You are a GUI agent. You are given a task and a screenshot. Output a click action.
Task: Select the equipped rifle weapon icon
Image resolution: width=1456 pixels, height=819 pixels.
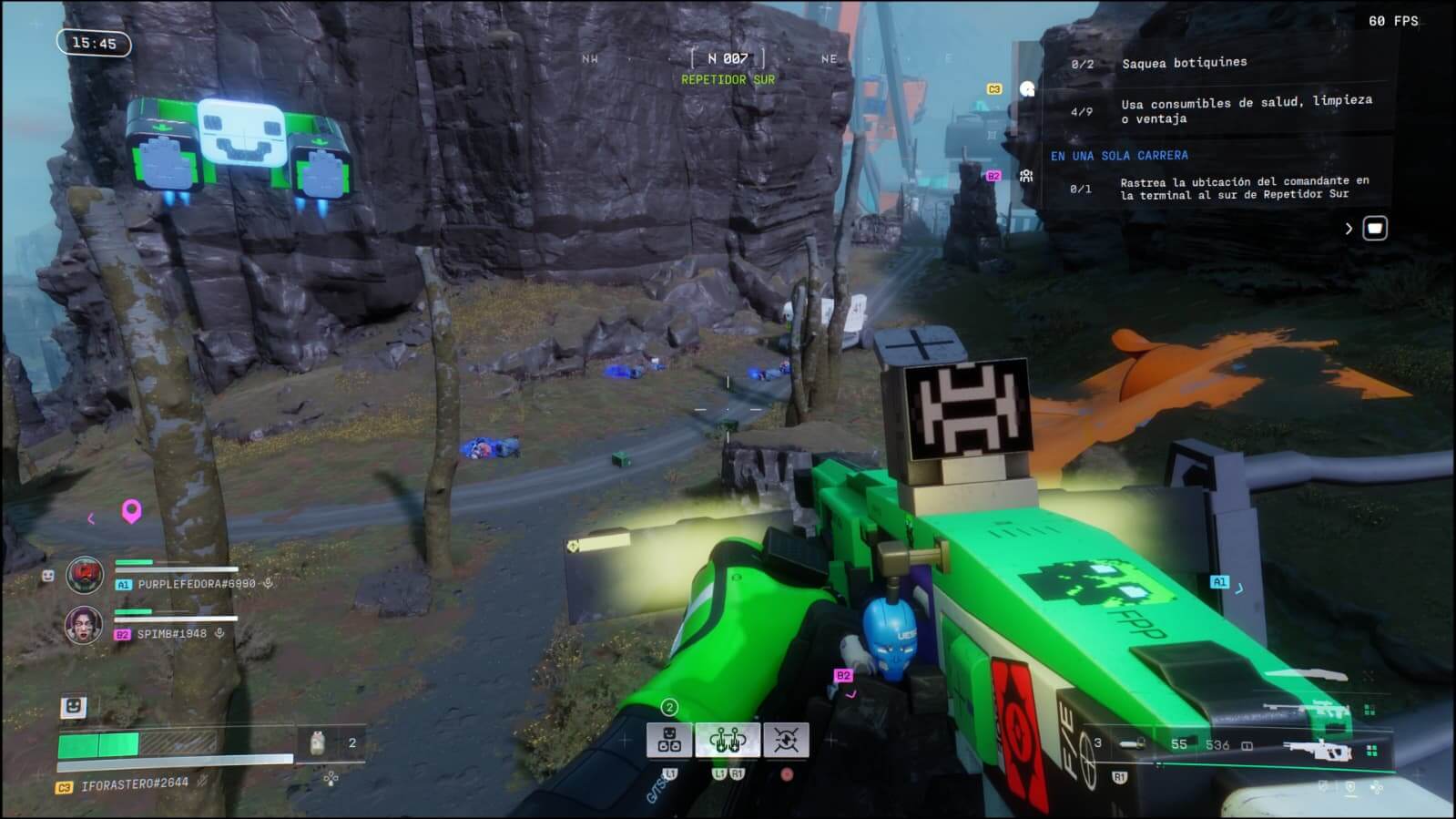coord(1318,749)
